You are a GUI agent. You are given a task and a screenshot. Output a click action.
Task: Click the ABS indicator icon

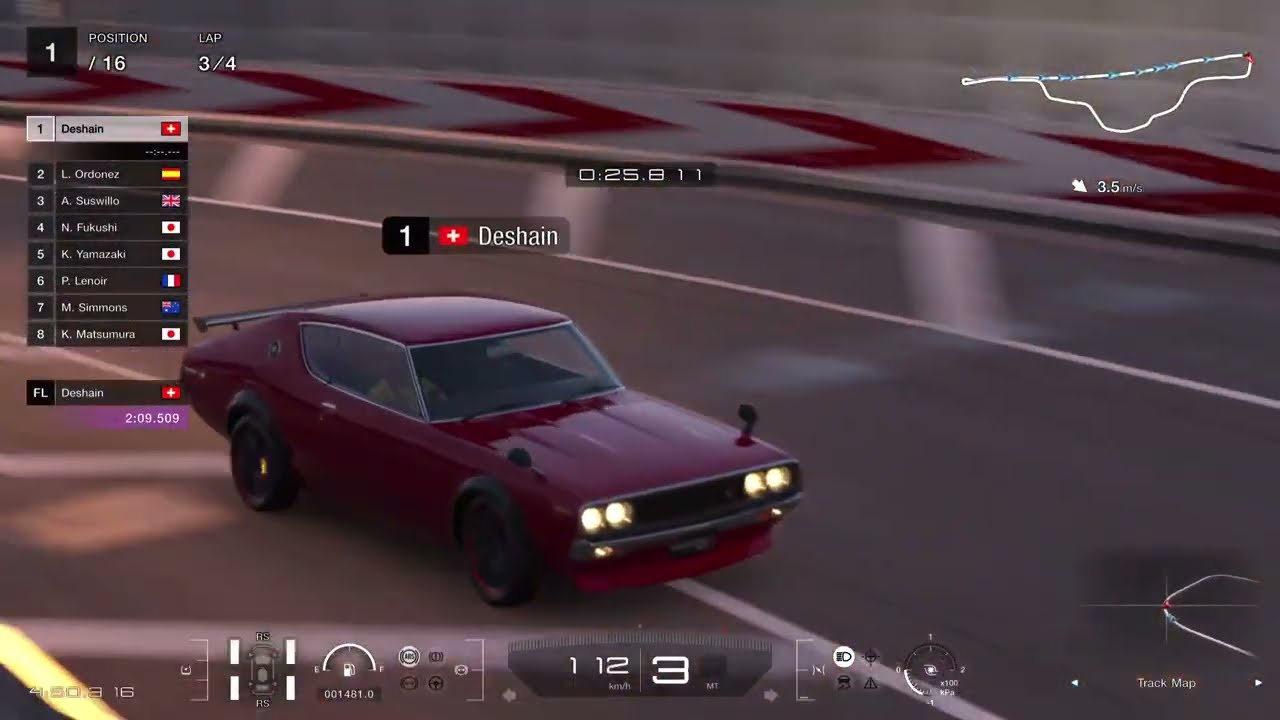pos(409,656)
